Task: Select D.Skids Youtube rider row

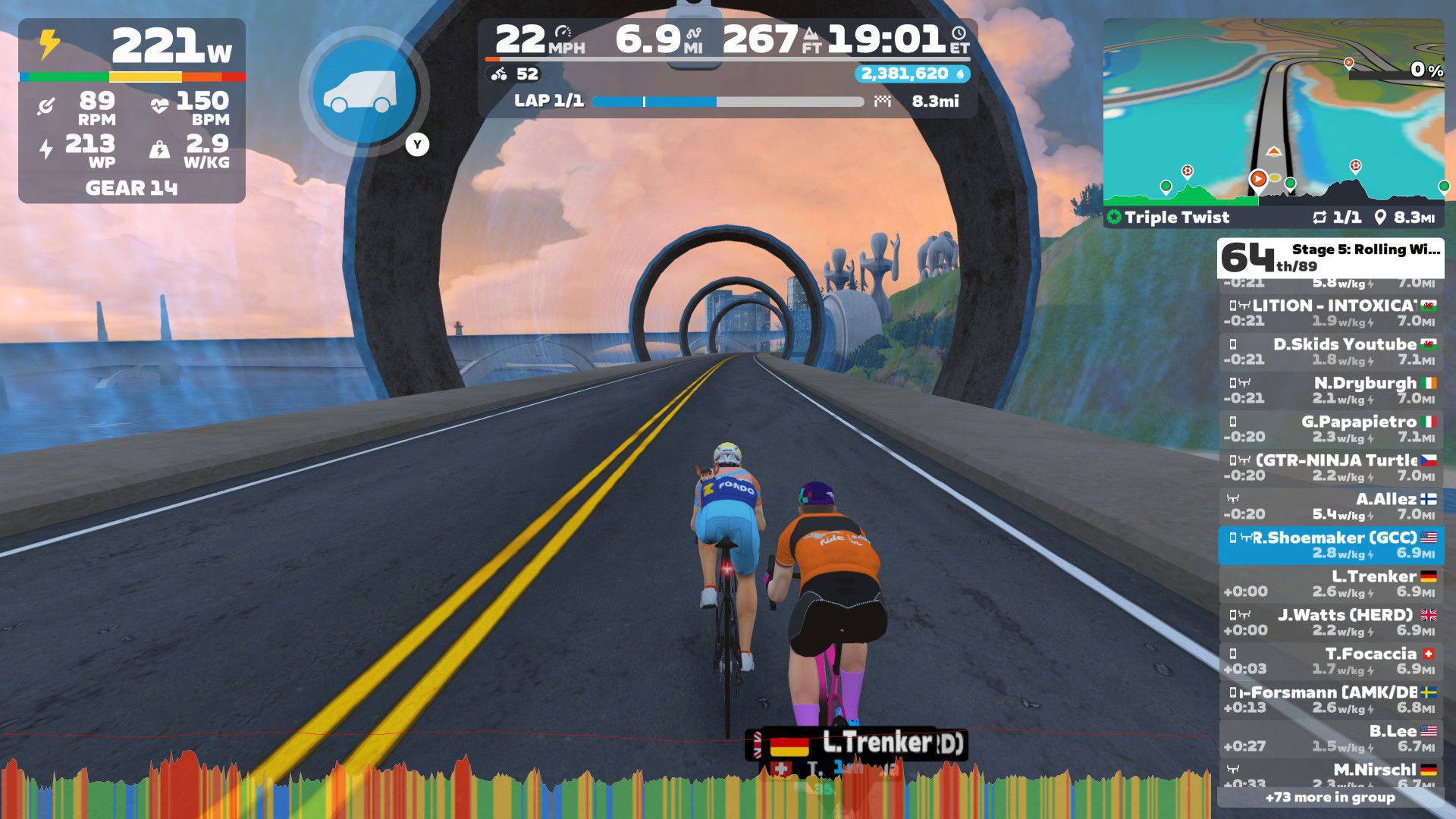Action: click(x=1330, y=352)
